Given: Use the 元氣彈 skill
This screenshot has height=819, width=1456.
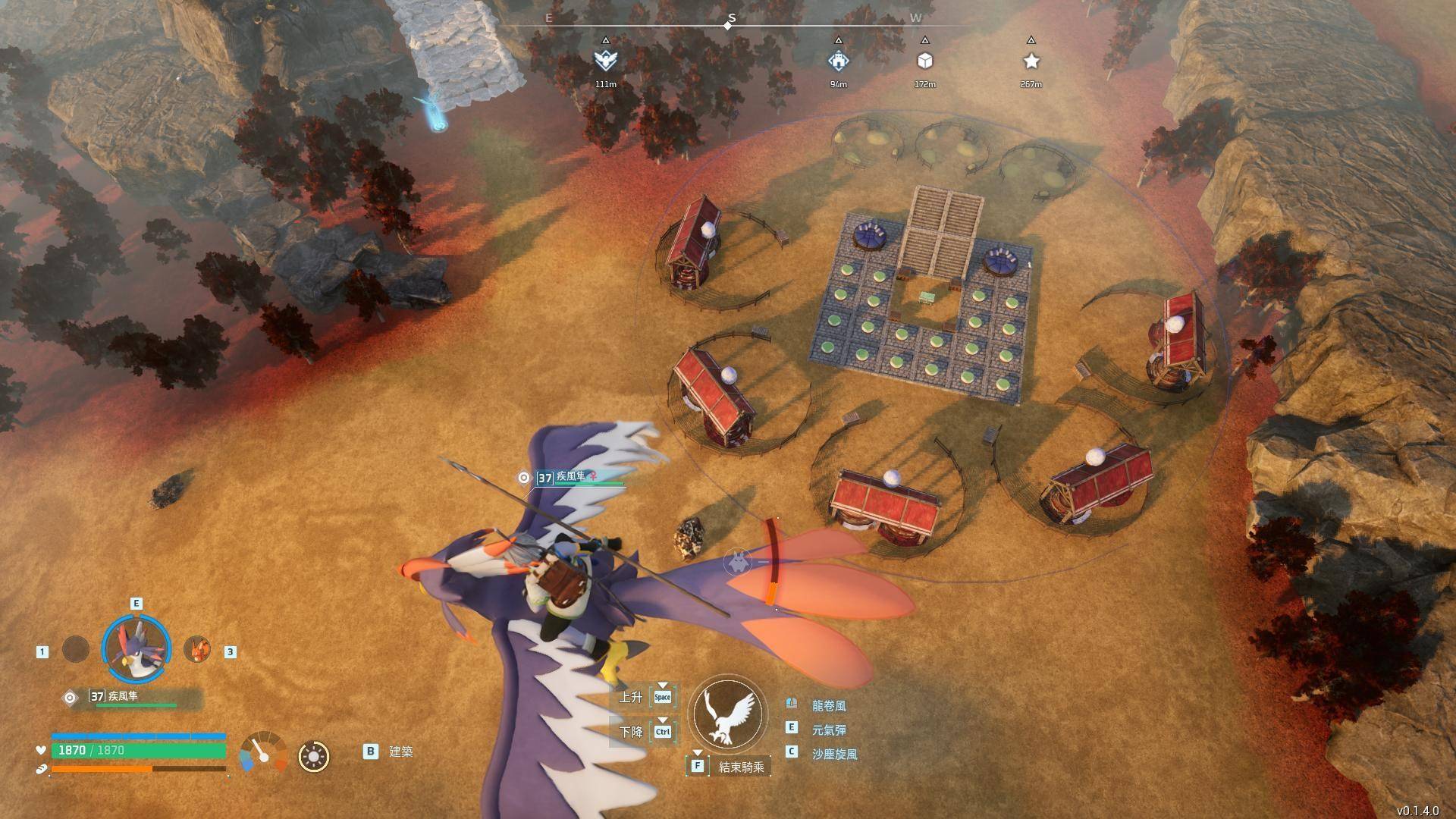Looking at the screenshot, I should (x=828, y=730).
